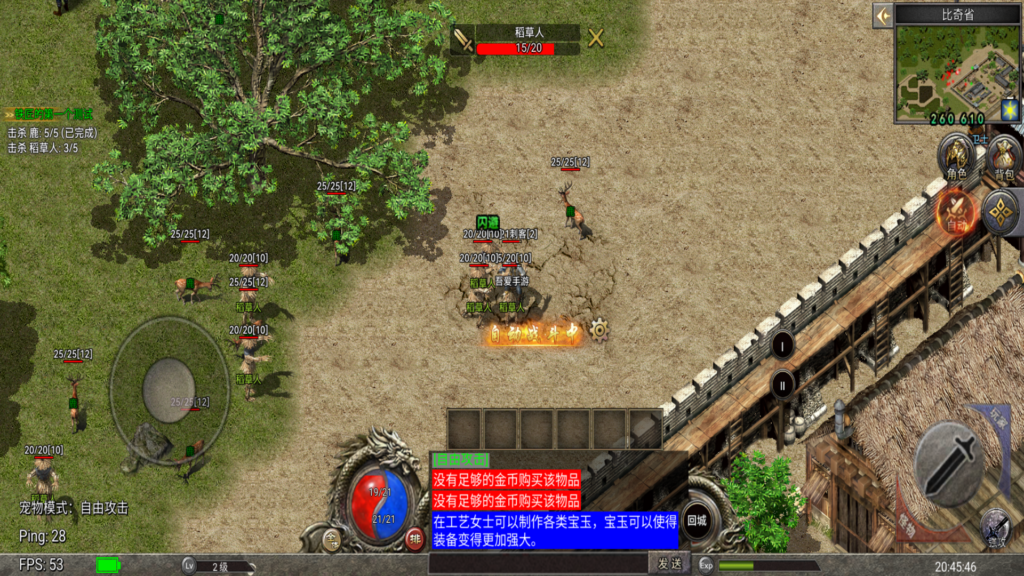
Task: Close the 稻草人 target frame
Action: coord(596,39)
